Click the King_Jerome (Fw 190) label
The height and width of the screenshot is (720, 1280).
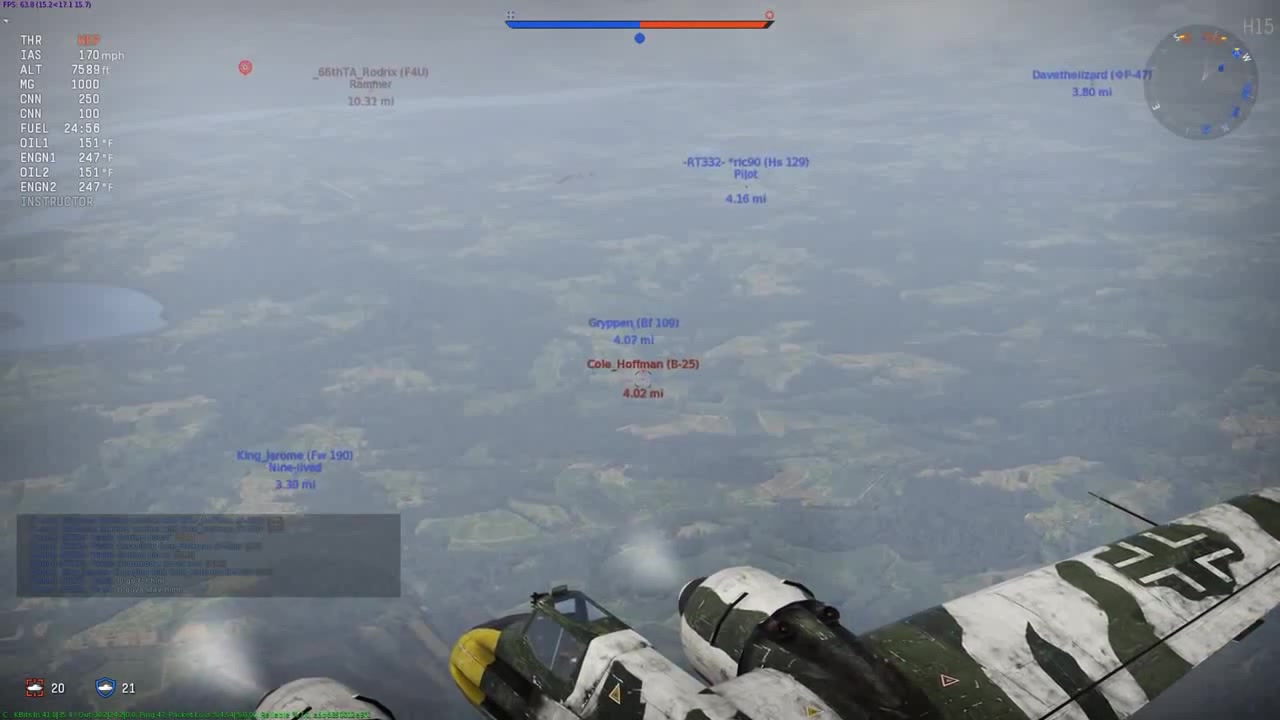[x=293, y=454]
